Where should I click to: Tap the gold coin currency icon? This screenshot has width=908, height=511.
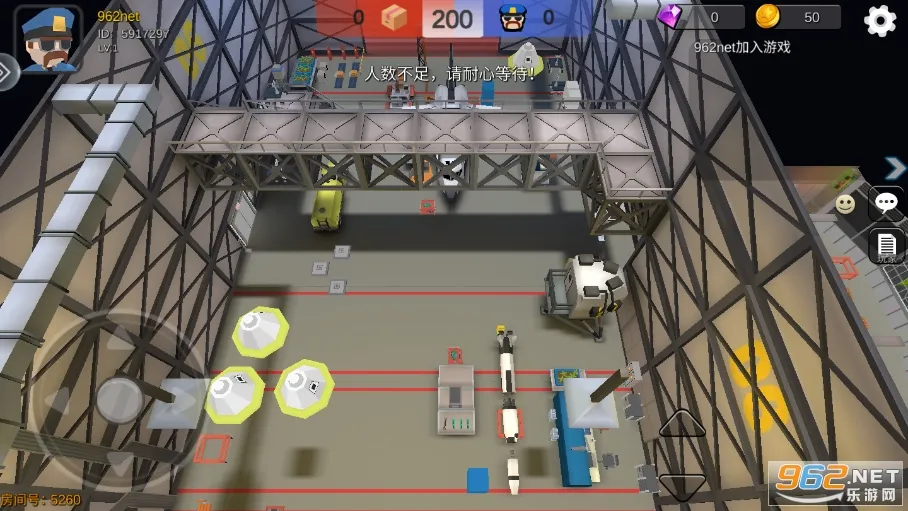(x=767, y=16)
